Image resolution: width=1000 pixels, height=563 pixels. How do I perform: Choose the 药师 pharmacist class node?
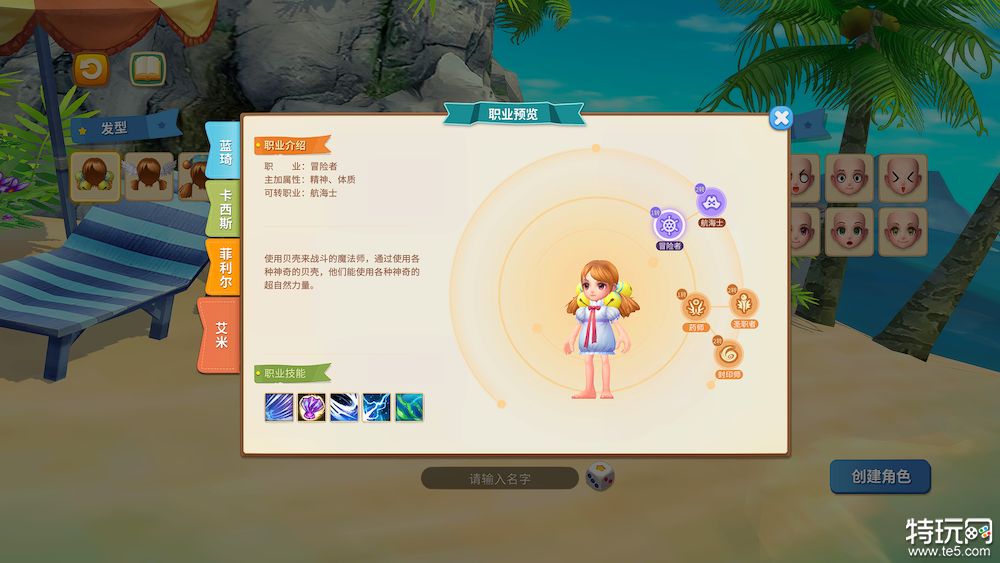pos(695,305)
